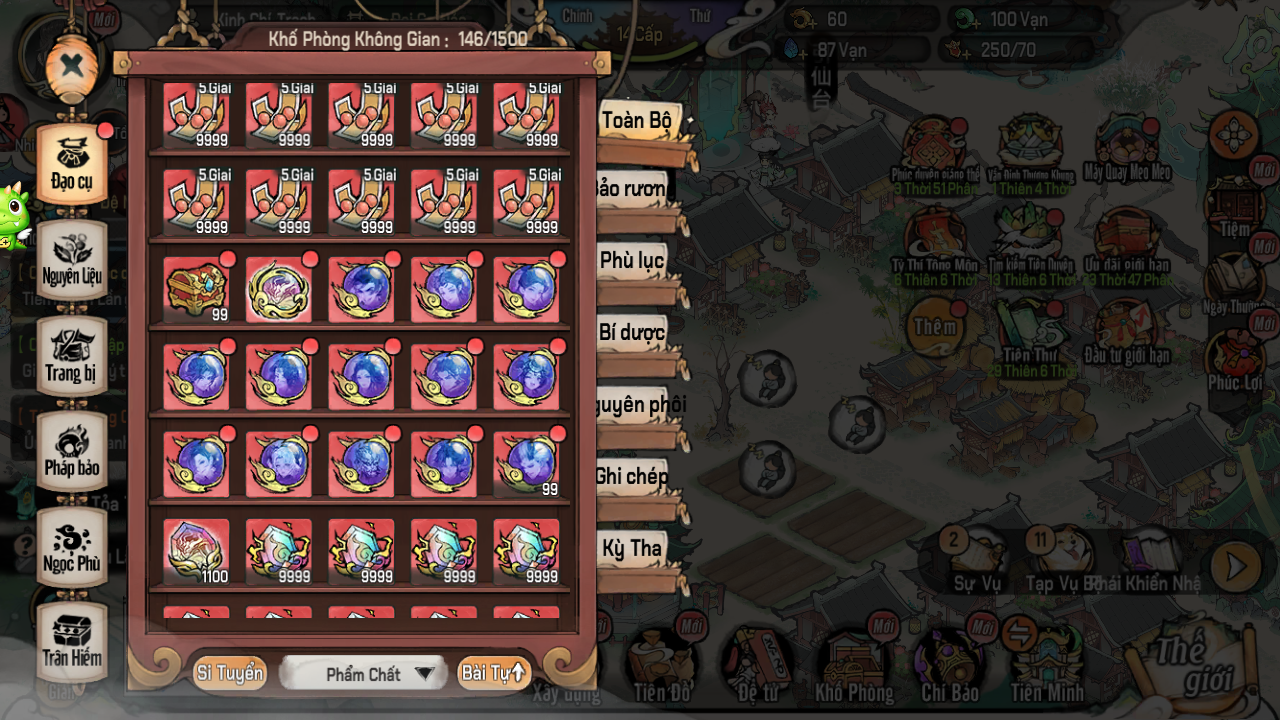This screenshot has width=1280, height=720.
Task: Select the golden treasure chest item
Action: tap(196, 290)
